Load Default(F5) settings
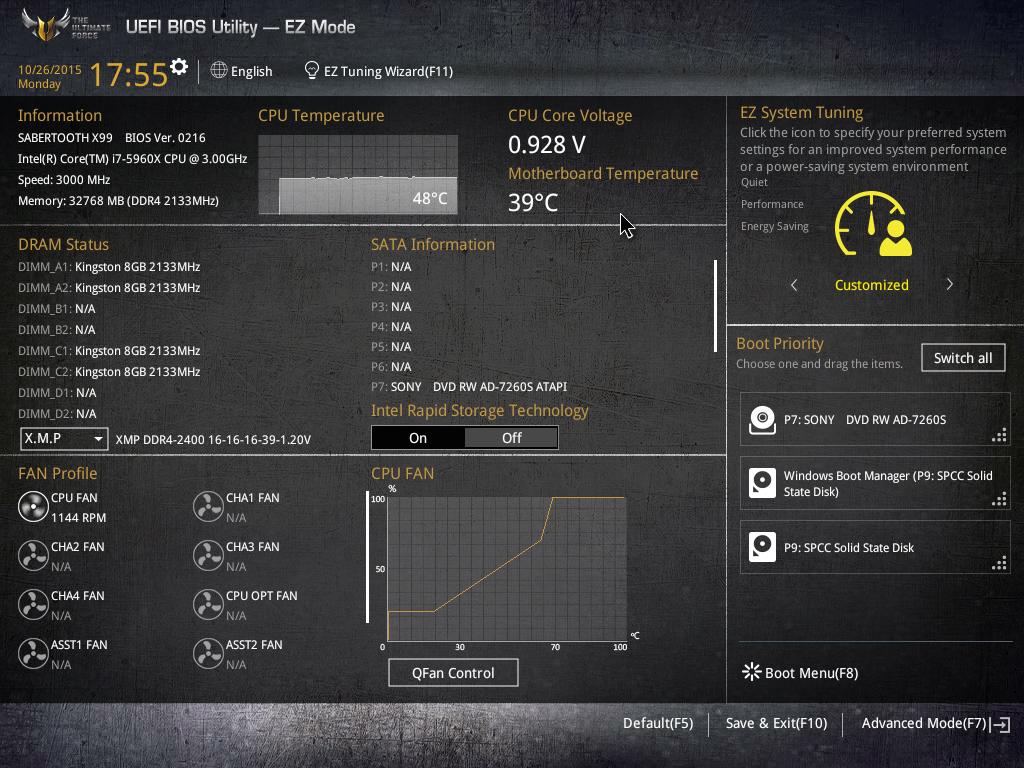This screenshot has height=768, width=1024. tap(657, 723)
